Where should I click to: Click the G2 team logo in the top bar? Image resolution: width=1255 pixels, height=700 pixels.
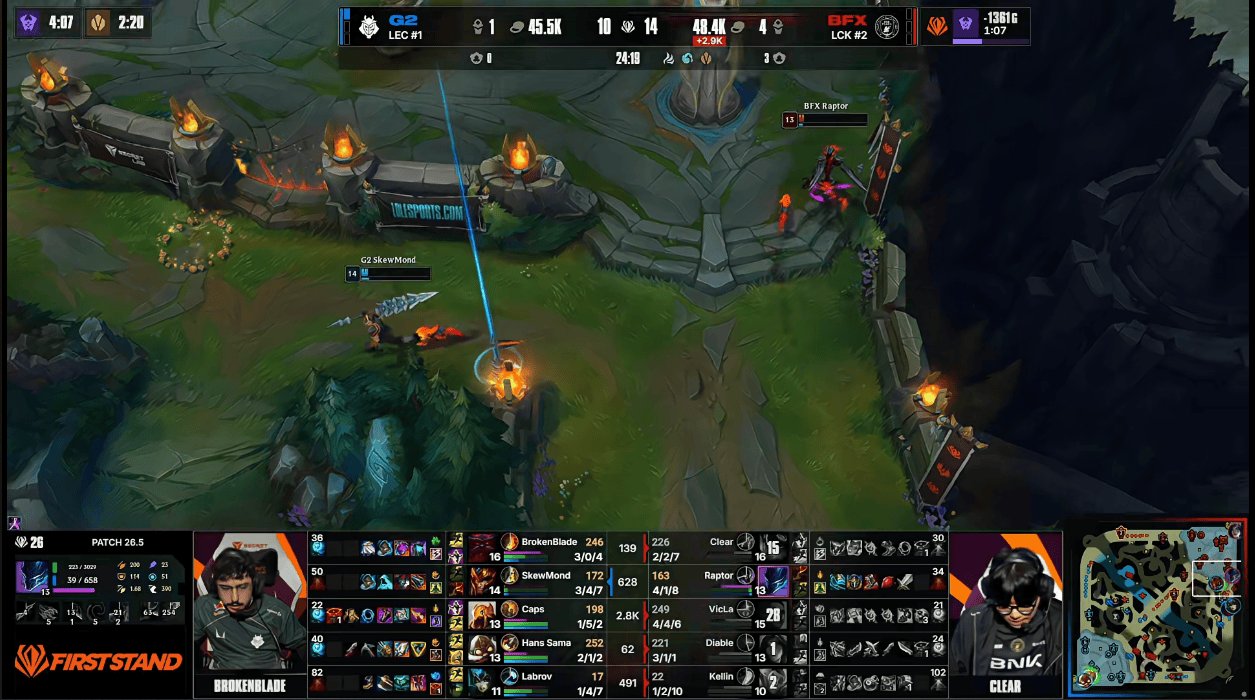click(x=369, y=26)
